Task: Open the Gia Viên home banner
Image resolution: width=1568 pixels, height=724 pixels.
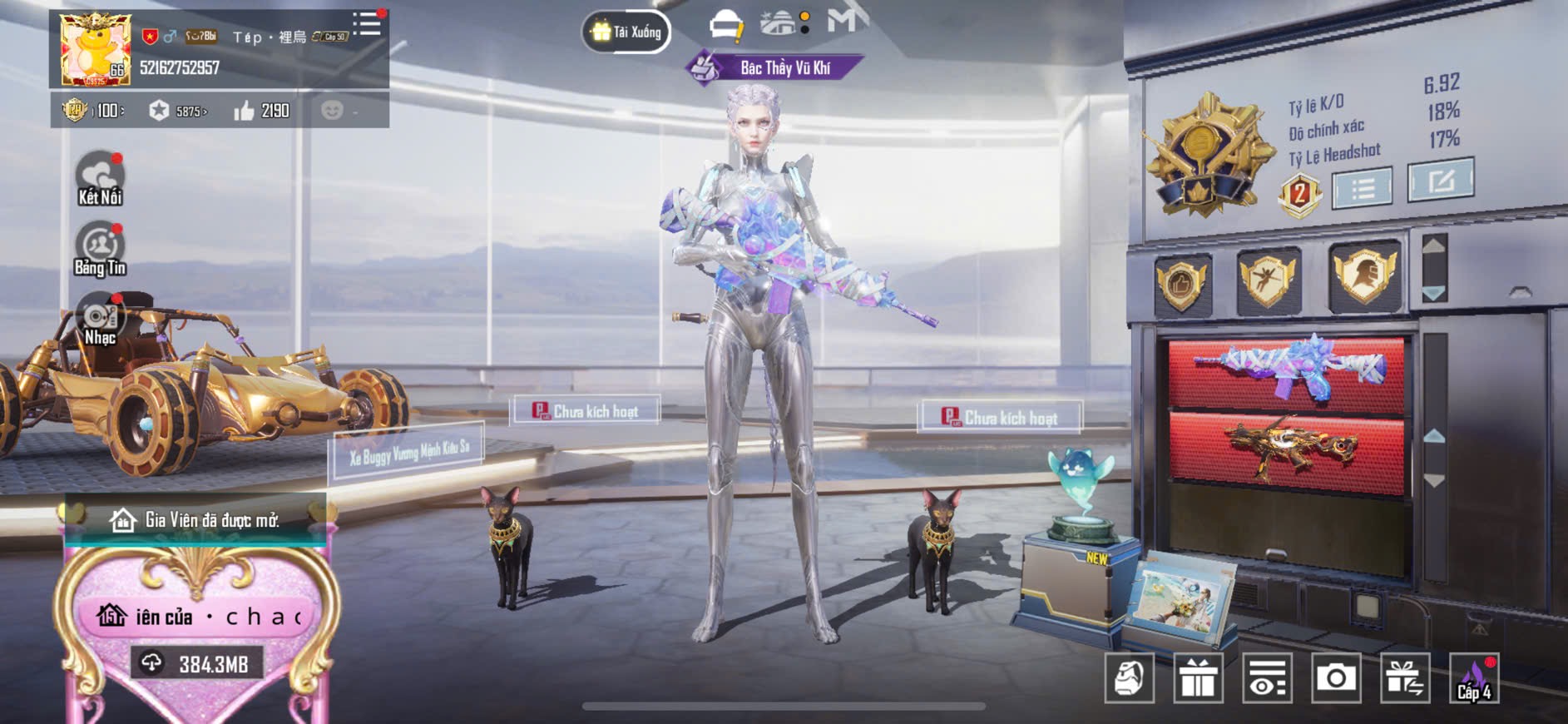Action: coord(195,520)
